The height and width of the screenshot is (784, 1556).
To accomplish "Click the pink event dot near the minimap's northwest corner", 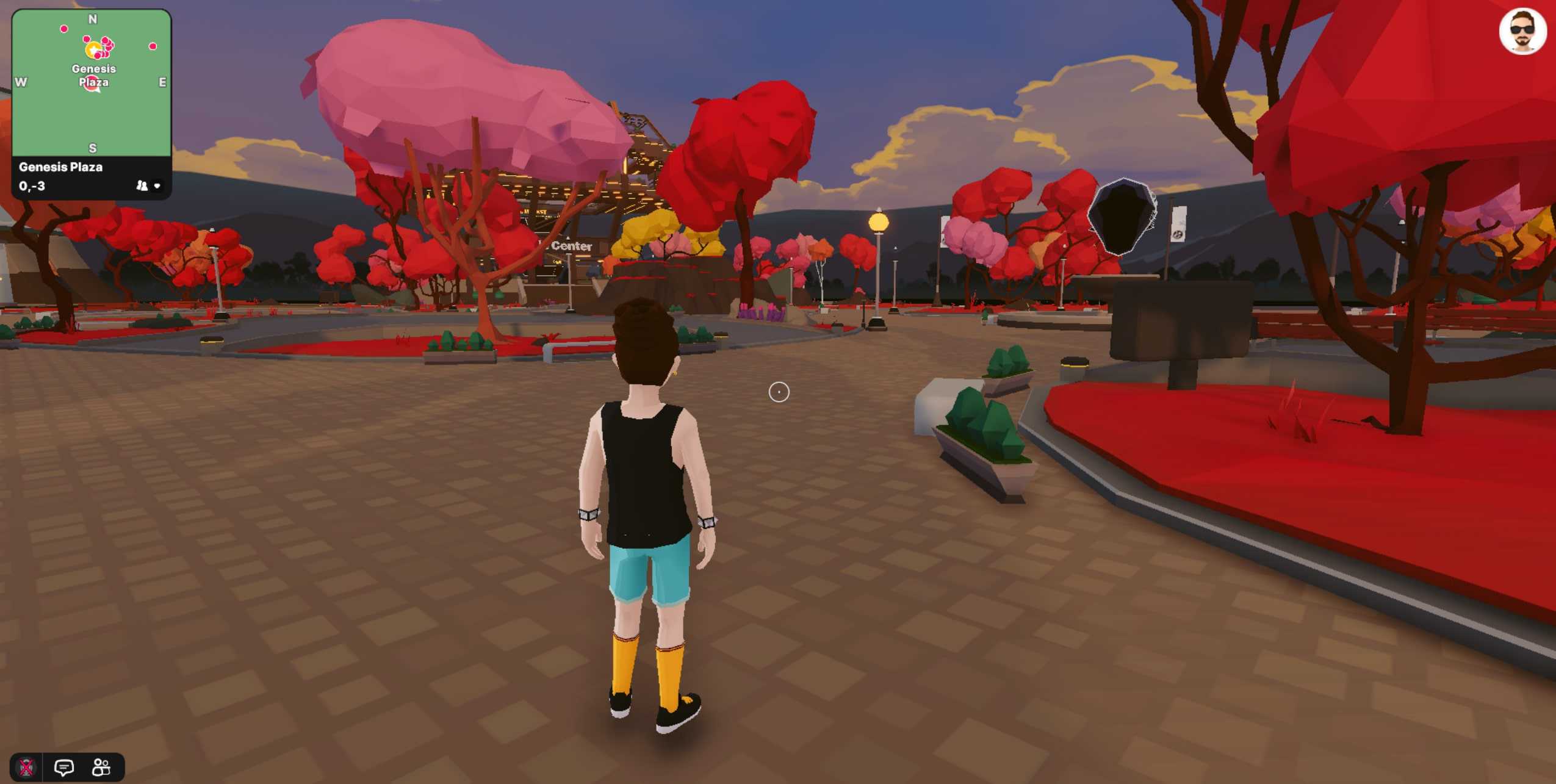I will coord(63,29).
